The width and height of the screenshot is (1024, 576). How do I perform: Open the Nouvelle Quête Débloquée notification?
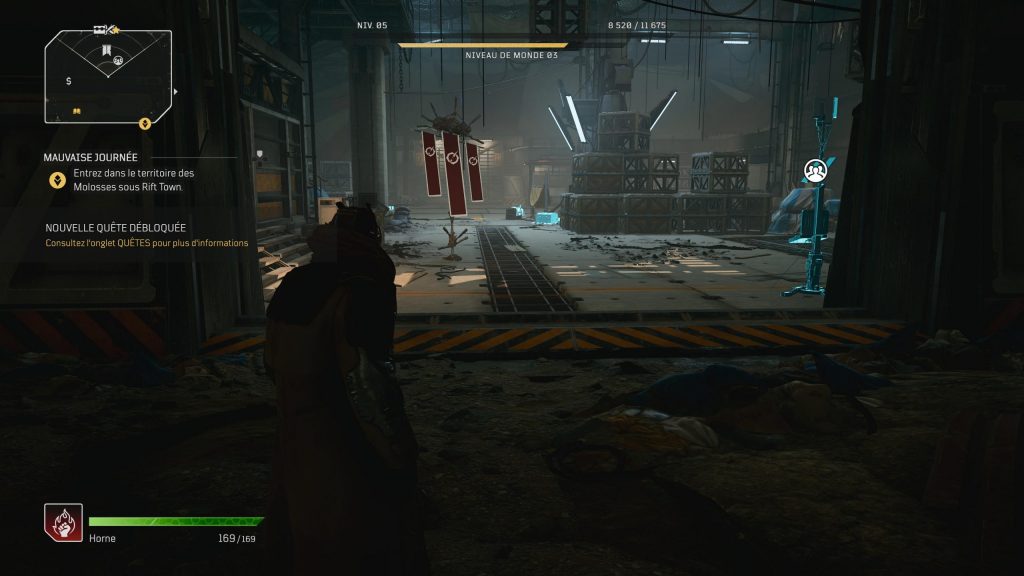[116, 228]
